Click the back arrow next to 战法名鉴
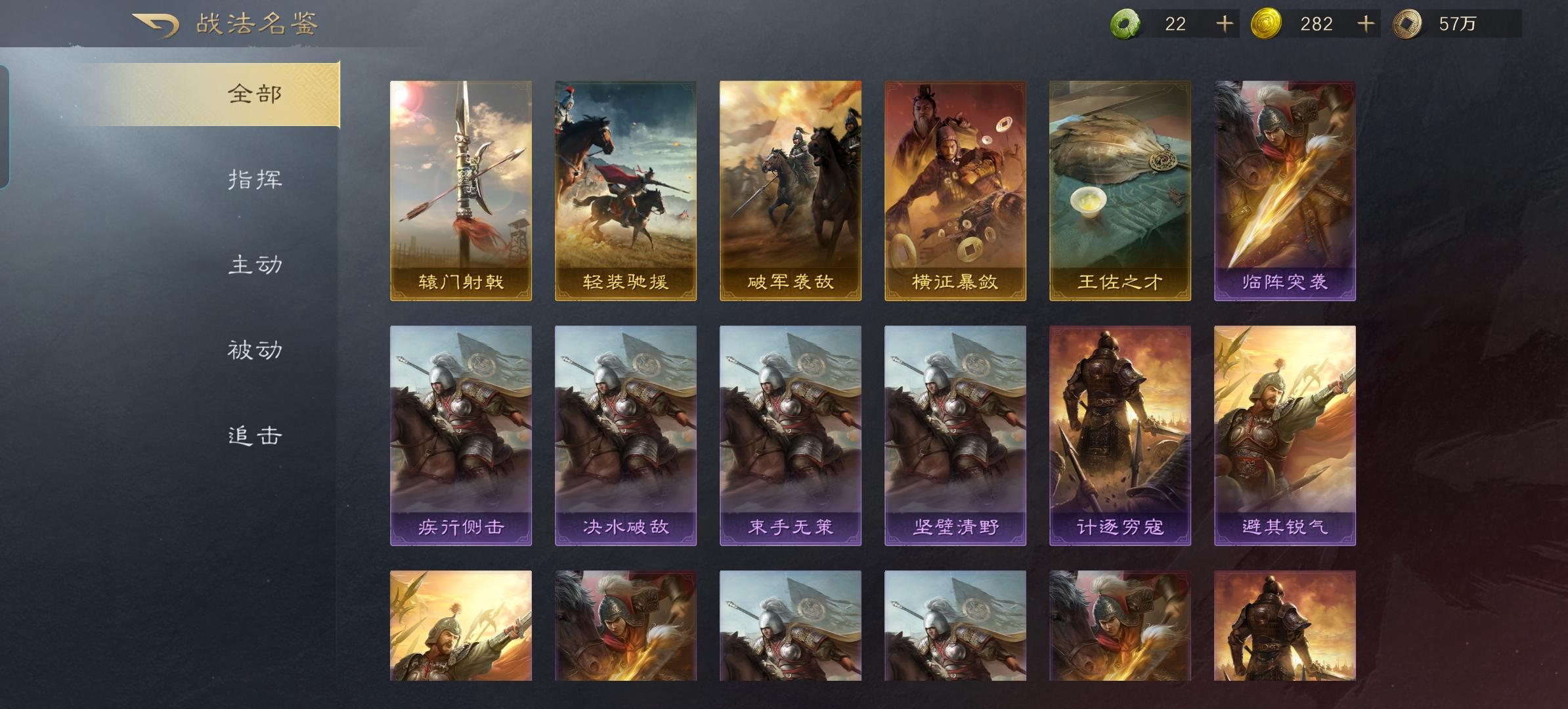1568x709 pixels. pos(156,24)
